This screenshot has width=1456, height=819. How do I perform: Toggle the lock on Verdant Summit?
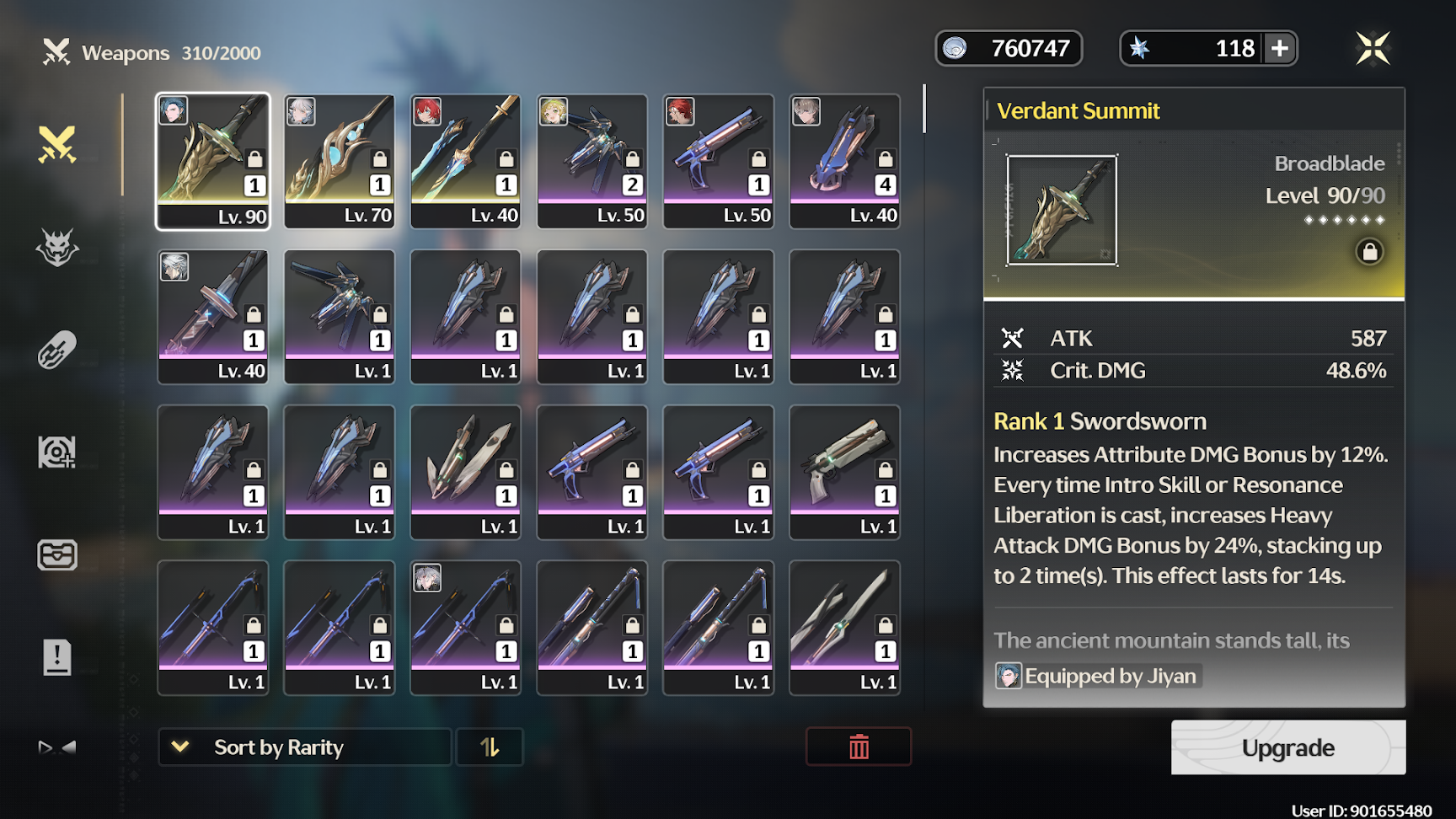tap(1369, 251)
